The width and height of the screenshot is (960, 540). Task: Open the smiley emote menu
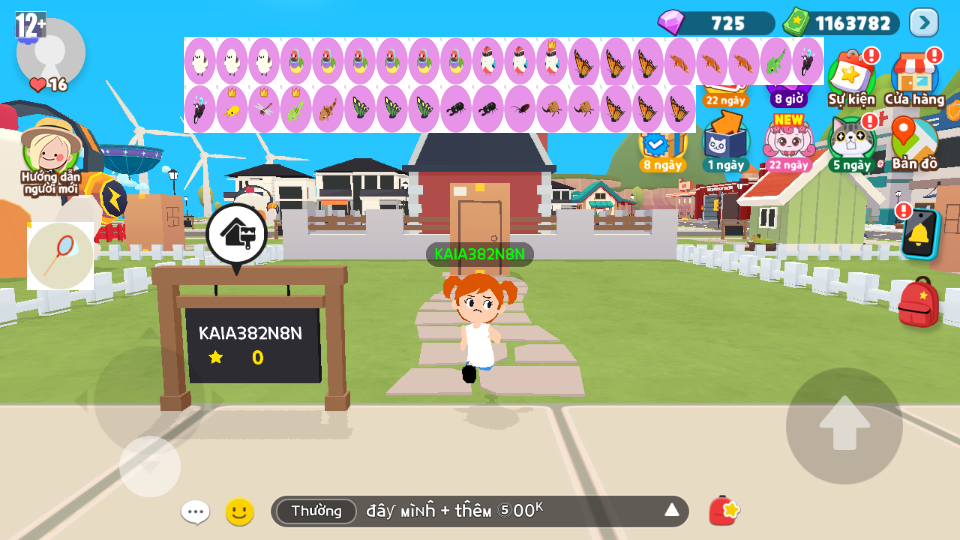point(239,512)
